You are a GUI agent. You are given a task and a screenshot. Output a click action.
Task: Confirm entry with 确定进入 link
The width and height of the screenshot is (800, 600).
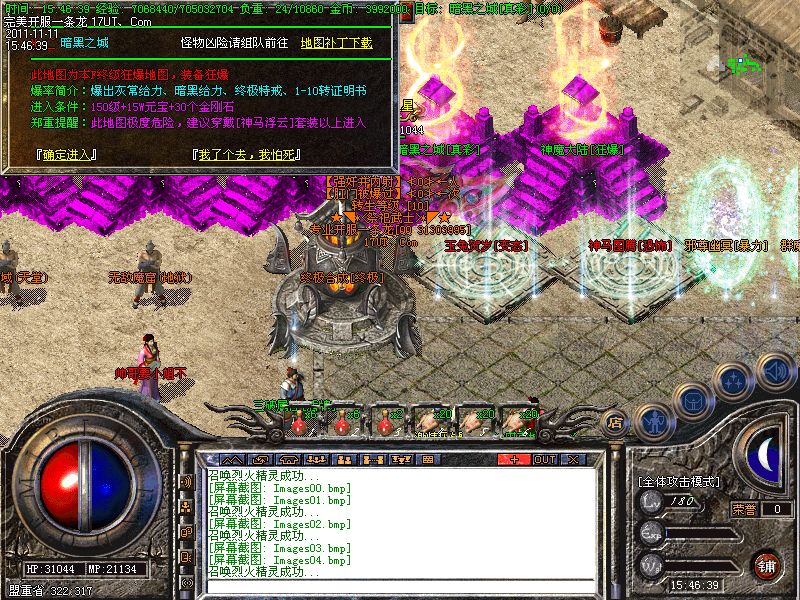point(66,155)
